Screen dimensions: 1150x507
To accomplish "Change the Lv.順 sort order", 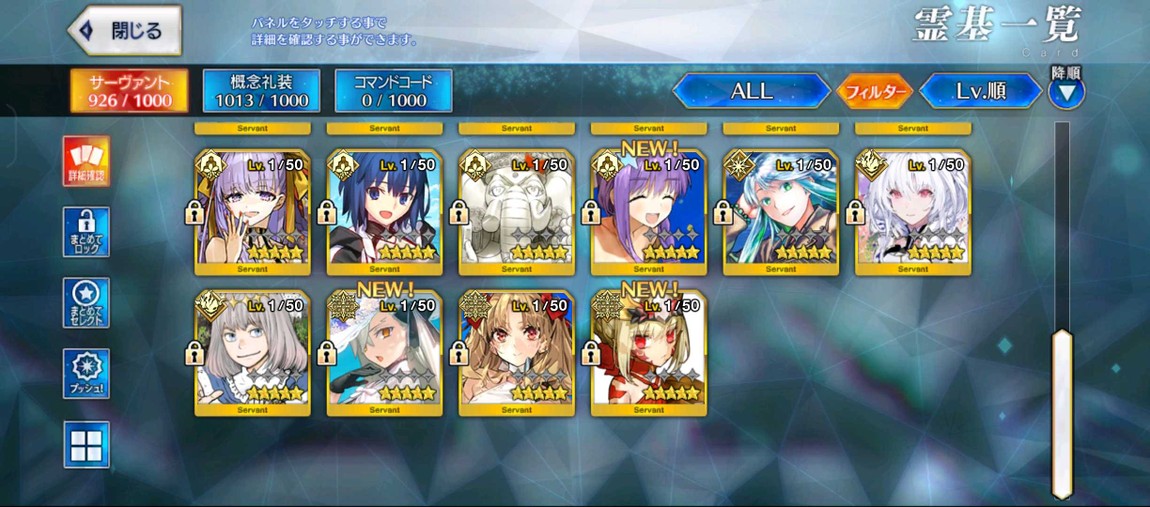I will pos(980,91).
